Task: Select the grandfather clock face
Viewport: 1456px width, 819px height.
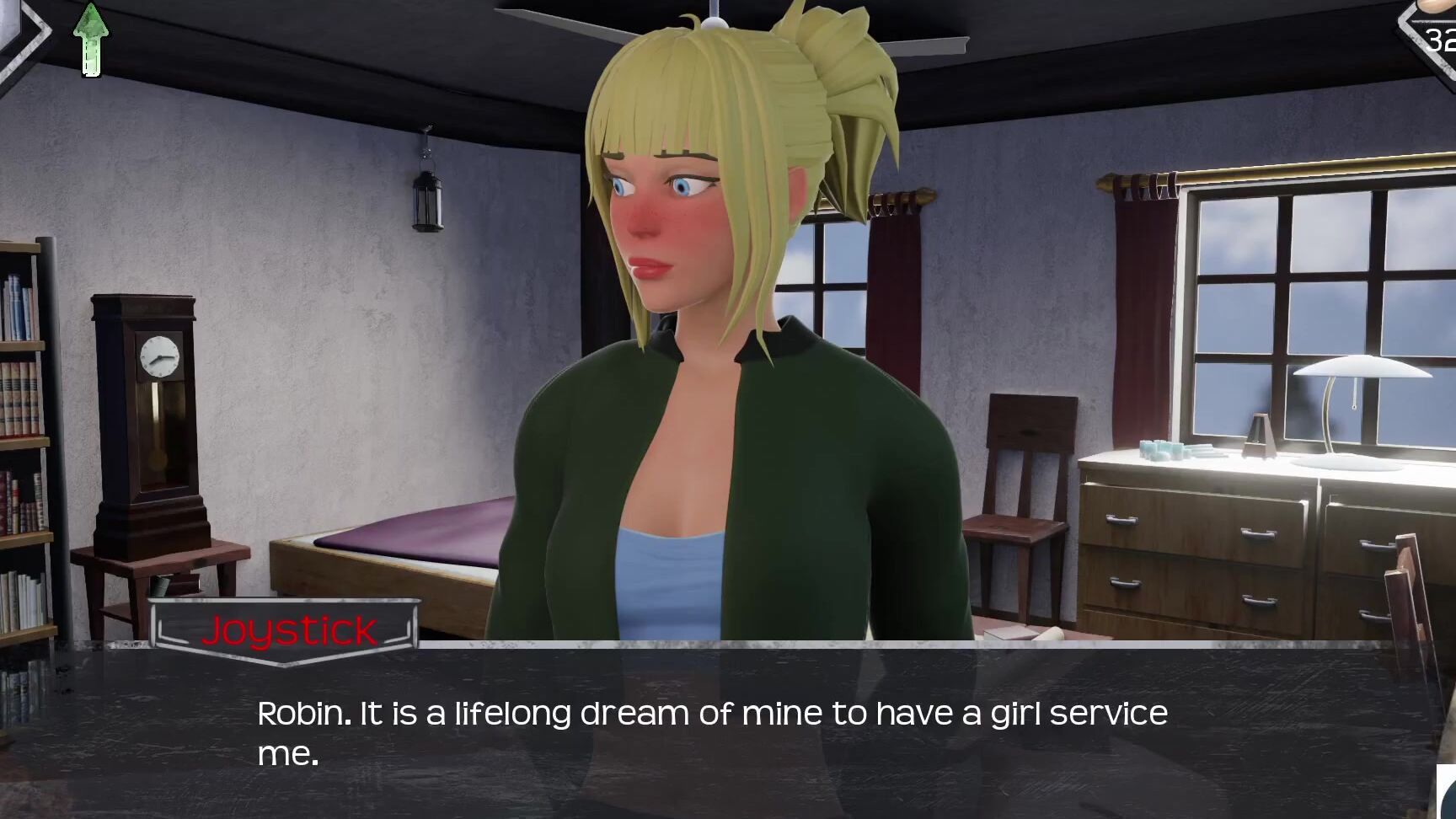Action: click(161, 357)
